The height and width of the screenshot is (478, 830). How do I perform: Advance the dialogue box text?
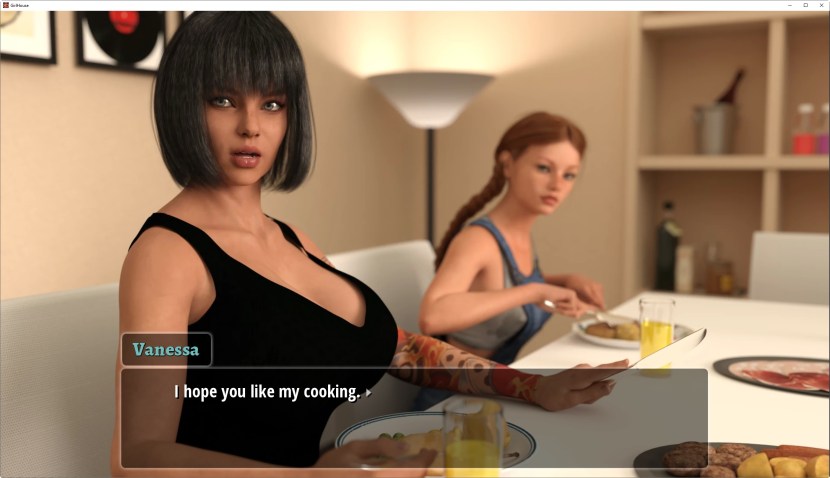pyautogui.click(x=414, y=417)
